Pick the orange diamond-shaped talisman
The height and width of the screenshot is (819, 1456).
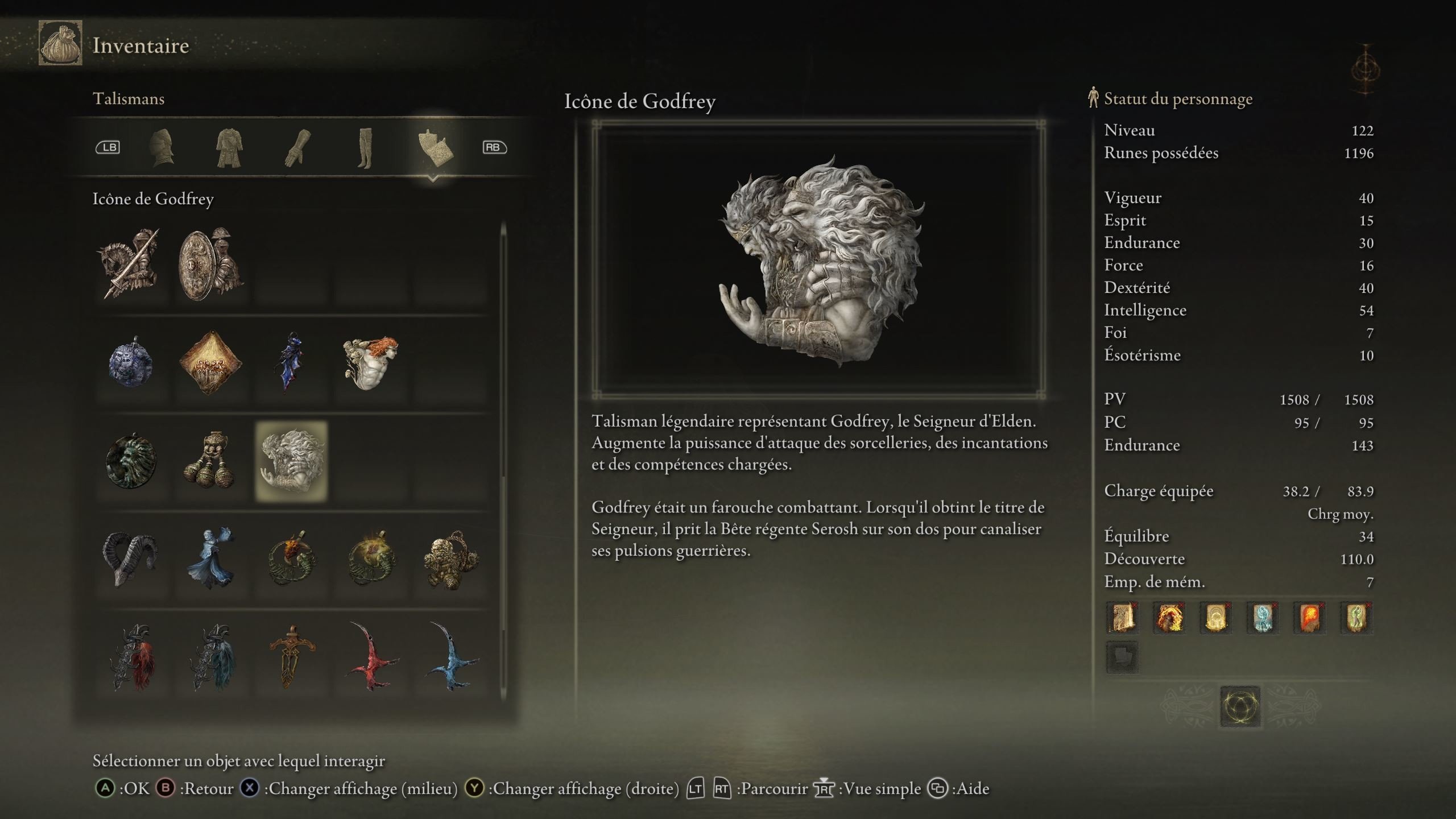[x=211, y=363]
